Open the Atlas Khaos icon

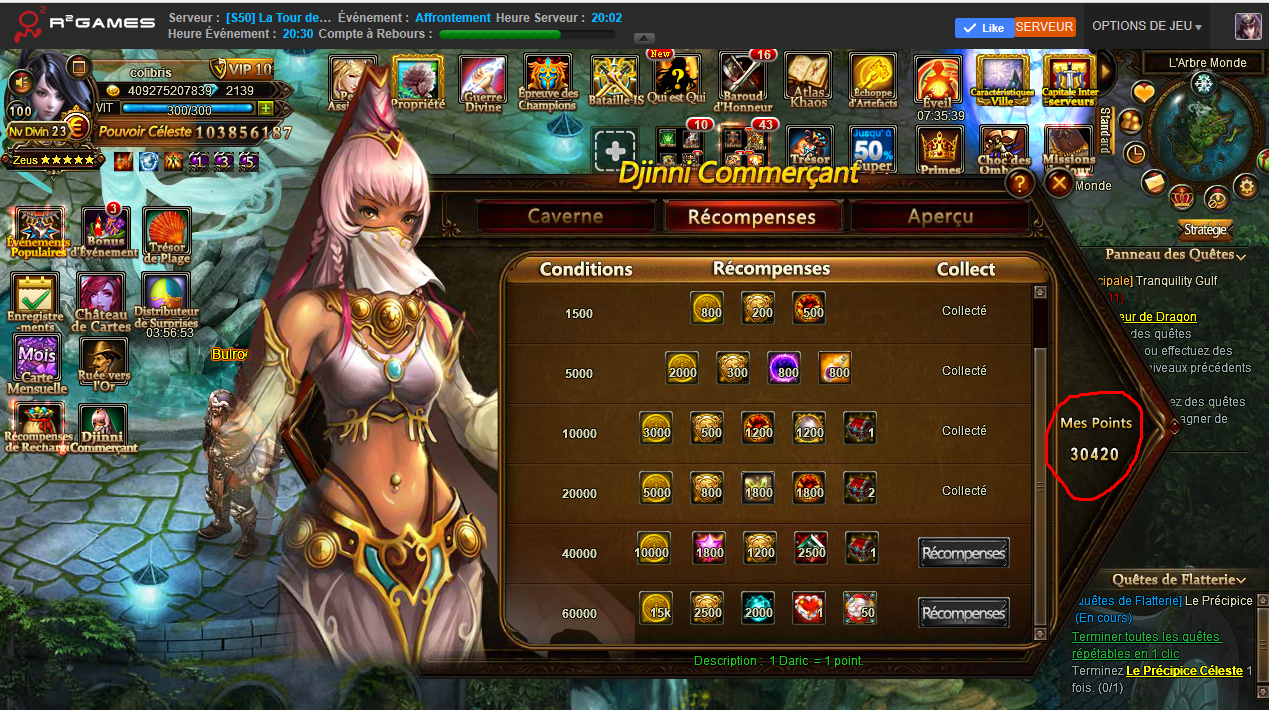808,82
